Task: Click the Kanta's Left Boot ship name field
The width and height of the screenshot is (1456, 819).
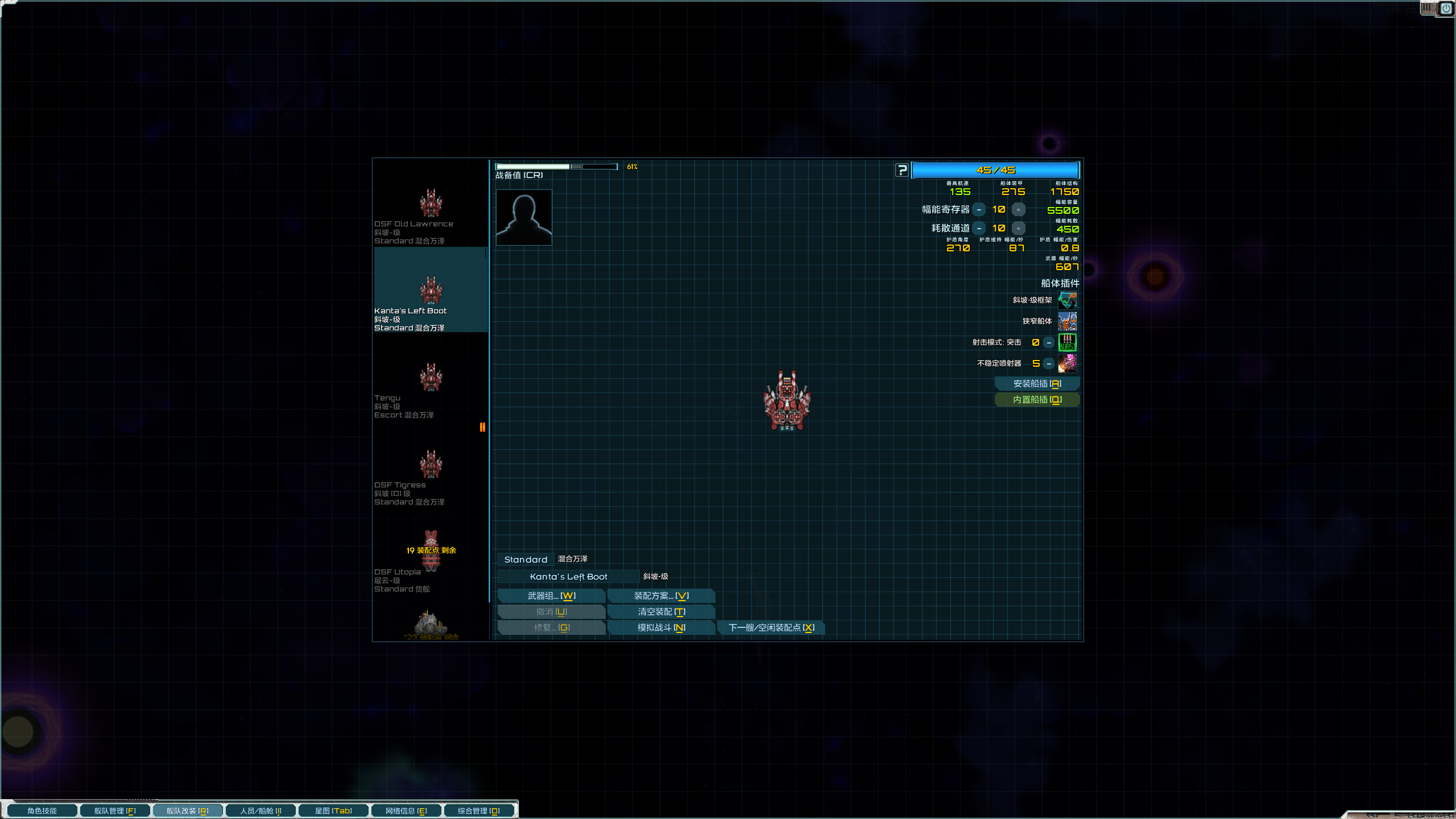Action: click(568, 576)
